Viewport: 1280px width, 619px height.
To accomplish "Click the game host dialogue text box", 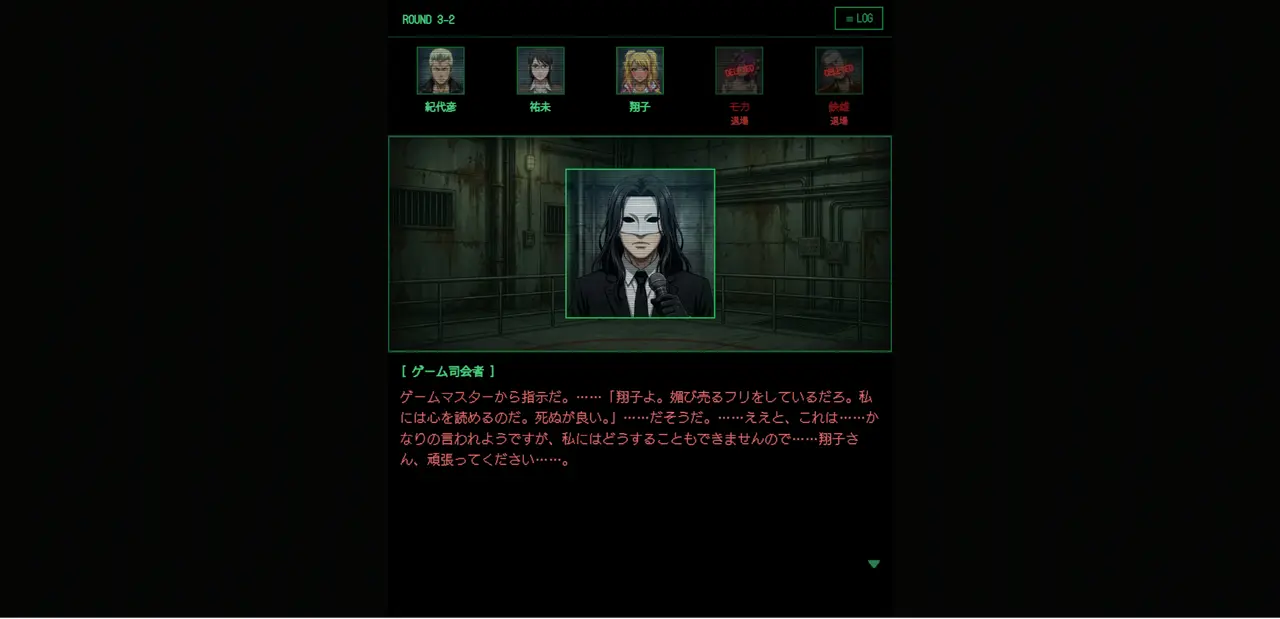I will (x=639, y=428).
